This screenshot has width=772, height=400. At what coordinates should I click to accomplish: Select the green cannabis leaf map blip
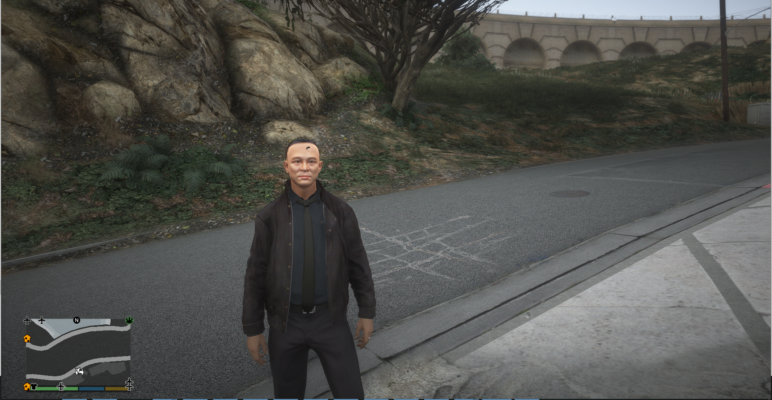(128, 321)
